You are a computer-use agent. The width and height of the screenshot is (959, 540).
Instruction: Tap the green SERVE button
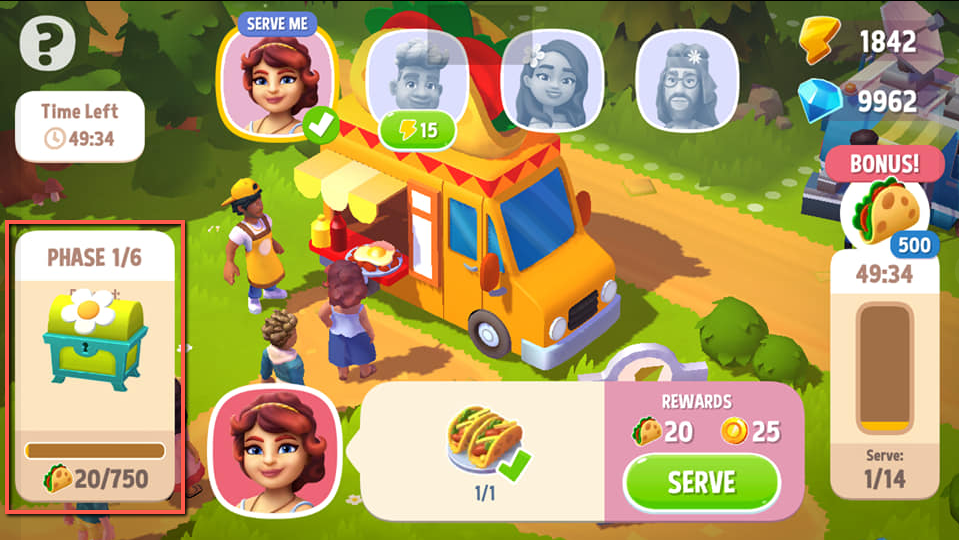700,482
